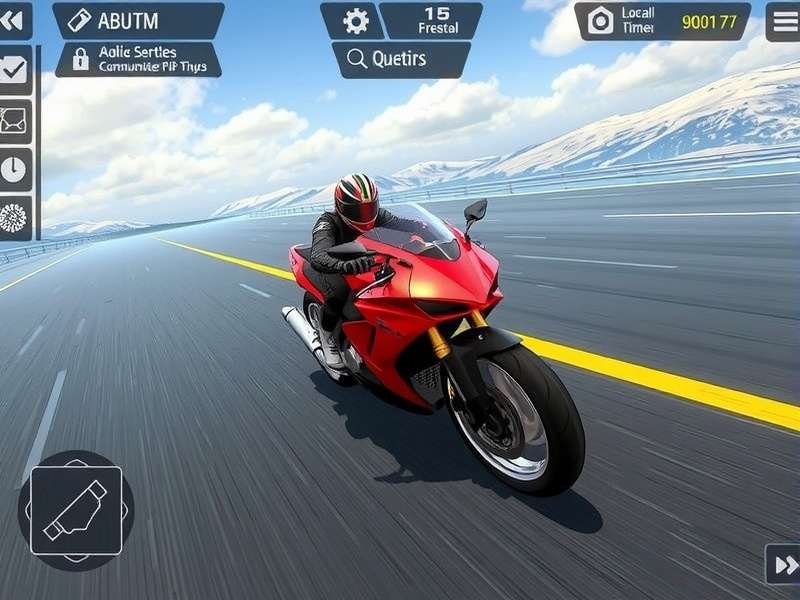The height and width of the screenshot is (600, 800).
Task: Open the hamburger menu
Action: click(x=783, y=21)
